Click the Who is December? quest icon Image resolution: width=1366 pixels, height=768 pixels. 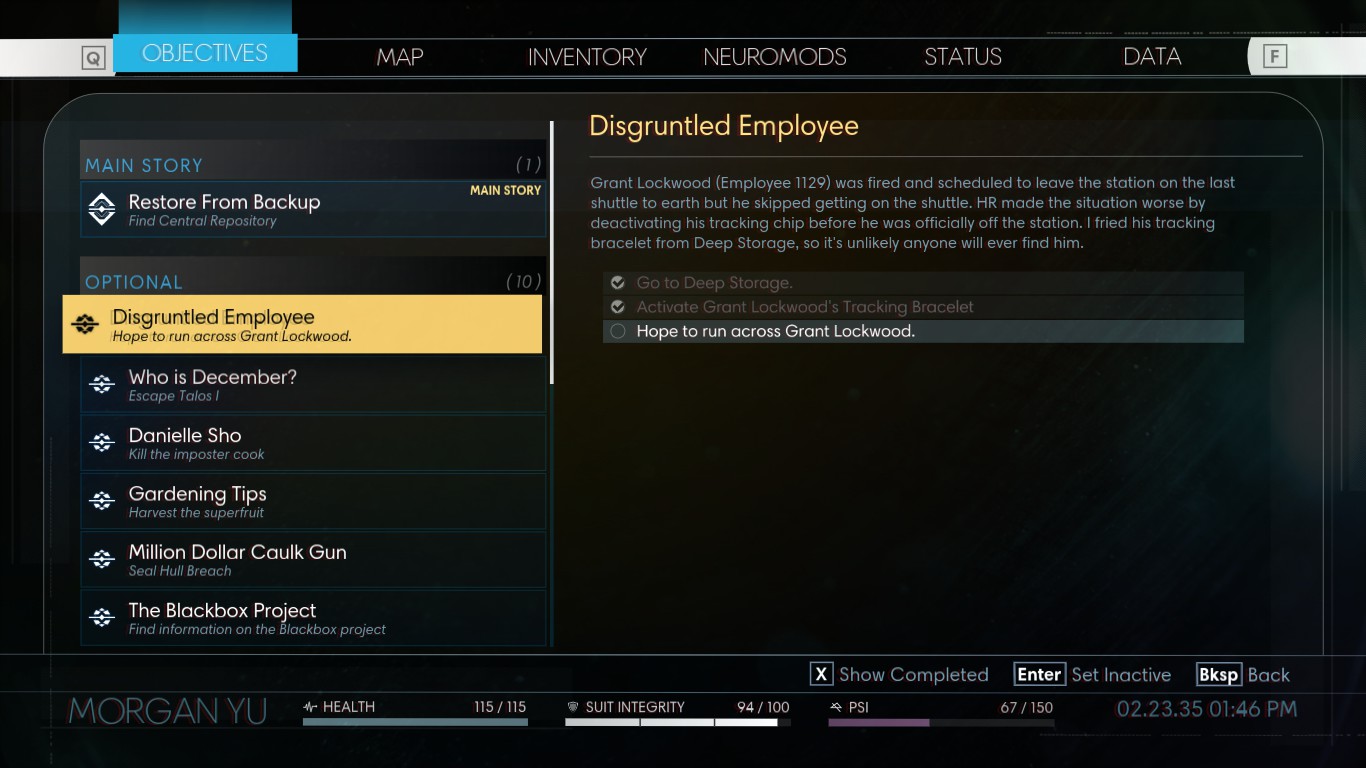click(x=101, y=384)
